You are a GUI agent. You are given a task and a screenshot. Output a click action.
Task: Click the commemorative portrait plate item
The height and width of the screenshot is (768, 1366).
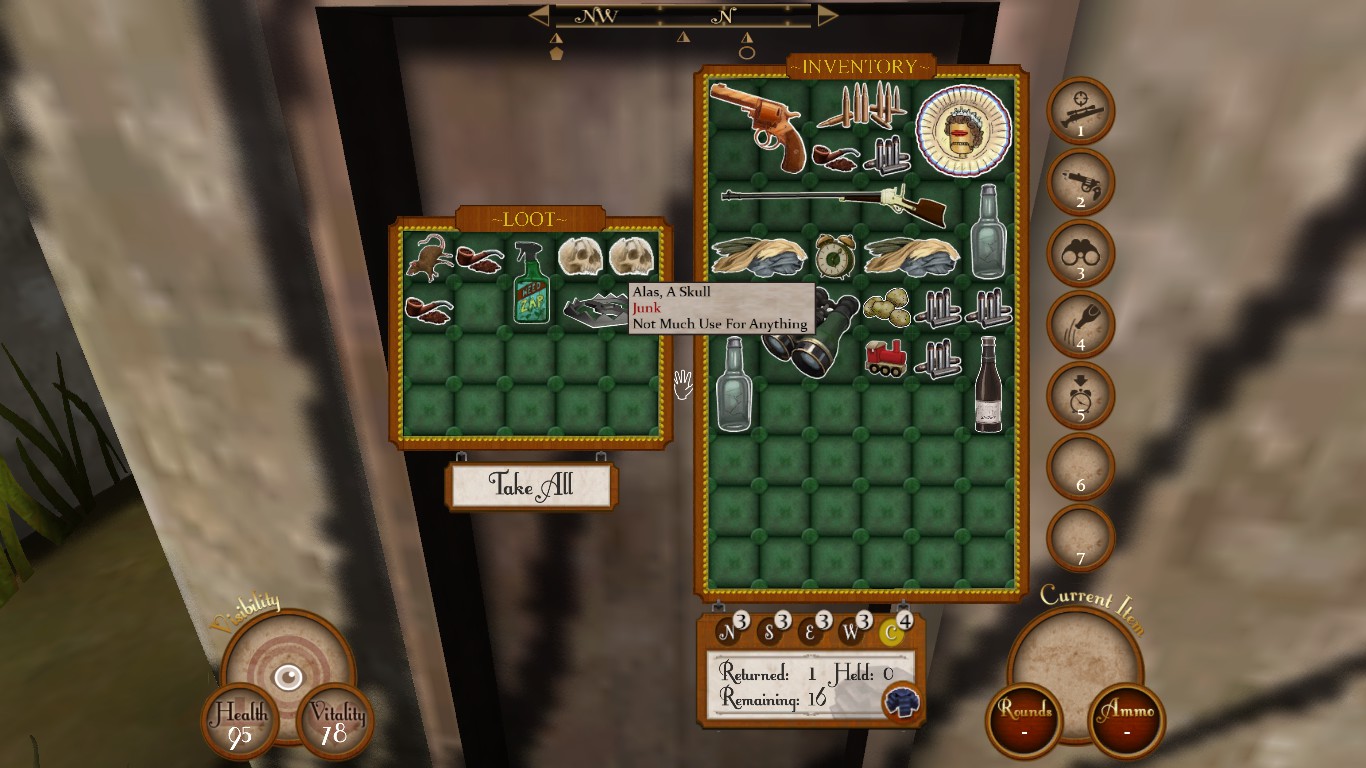click(x=963, y=129)
